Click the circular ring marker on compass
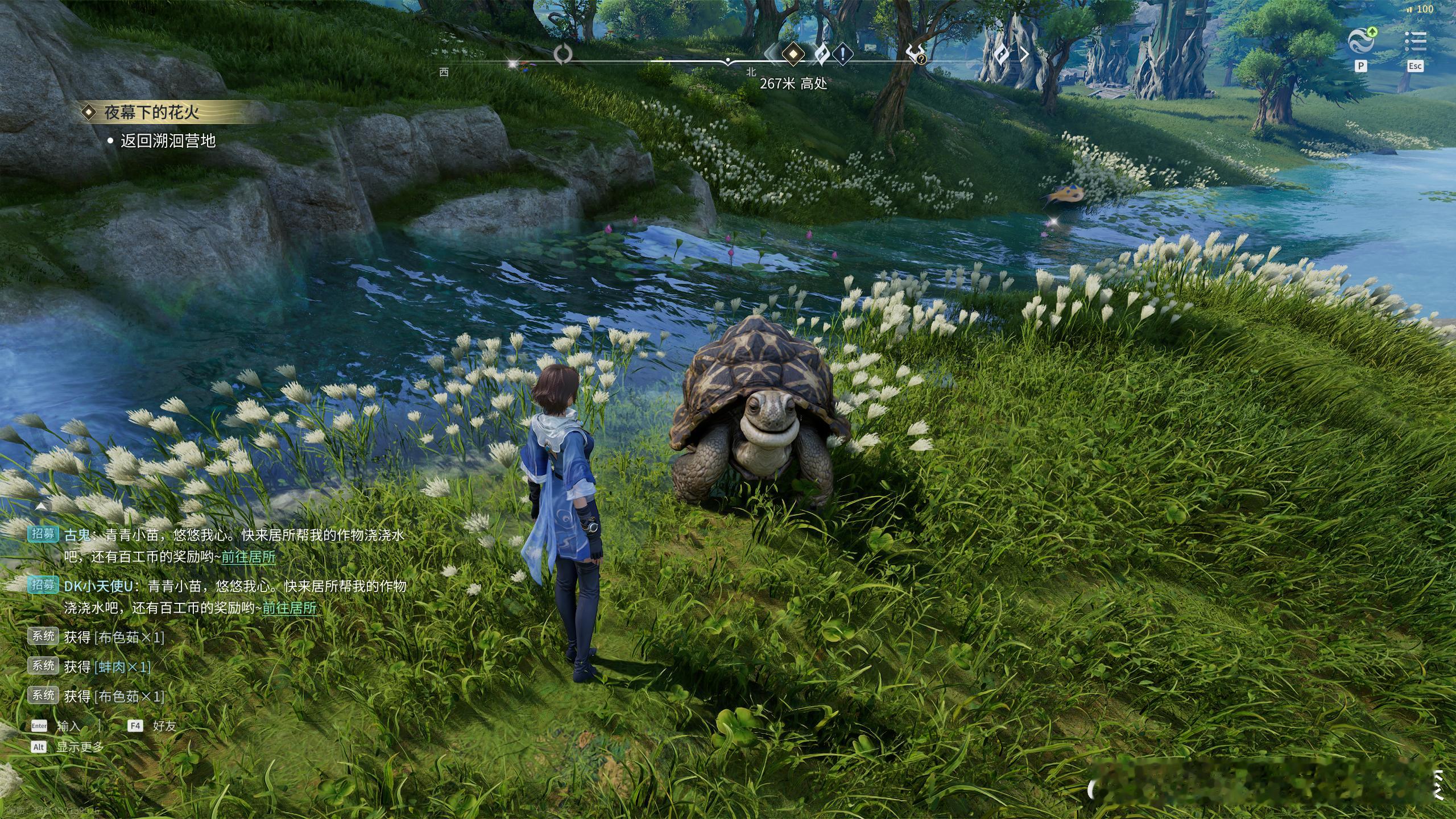 coord(562,55)
